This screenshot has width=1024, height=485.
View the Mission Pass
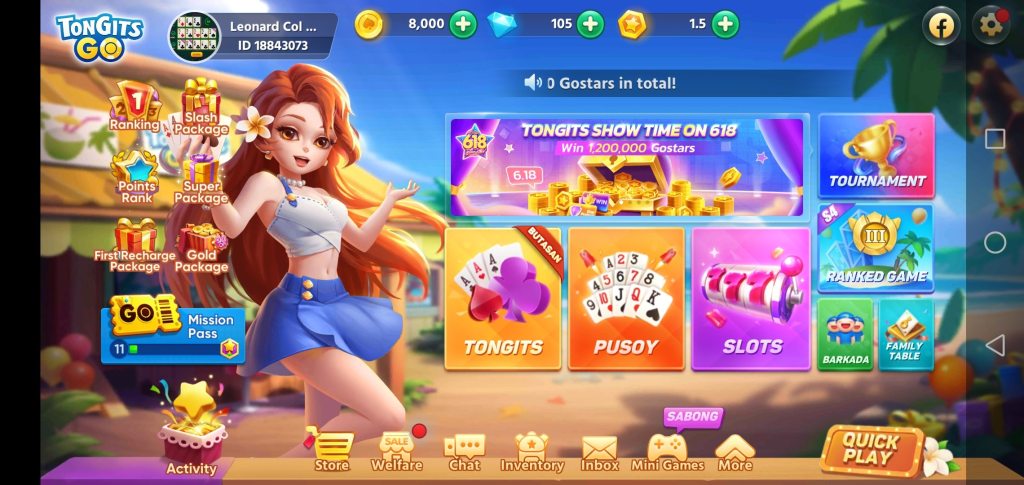173,330
